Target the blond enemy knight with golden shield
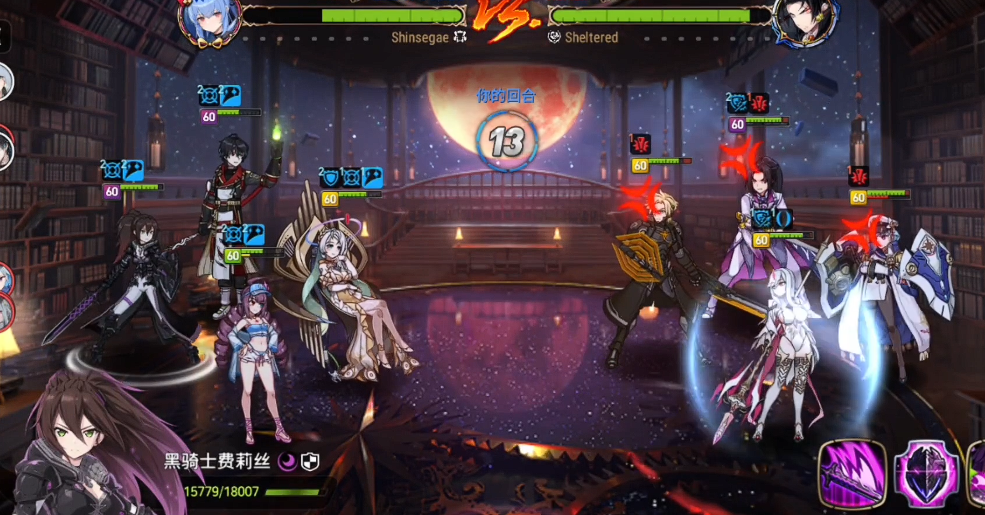Screen dimensions: 985x515 (x=655, y=270)
